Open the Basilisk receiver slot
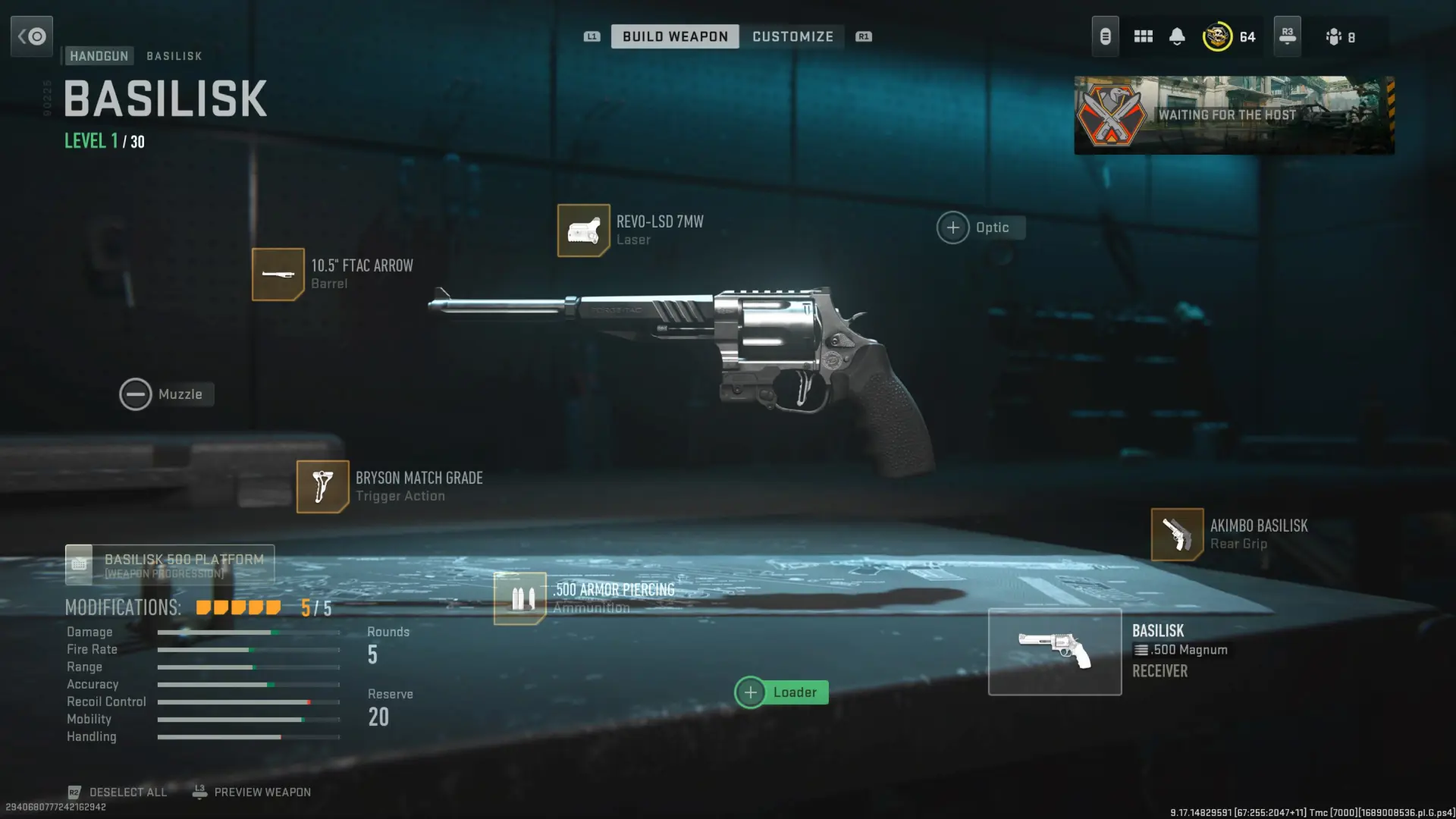The height and width of the screenshot is (819, 1456). pyautogui.click(x=1054, y=651)
